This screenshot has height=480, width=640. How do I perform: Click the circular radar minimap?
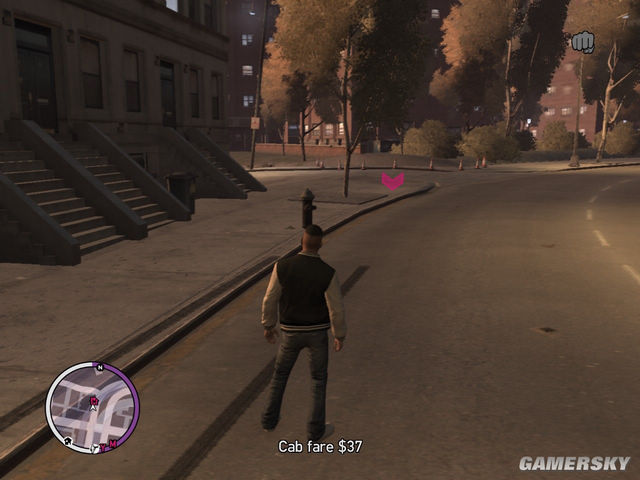(x=92, y=407)
